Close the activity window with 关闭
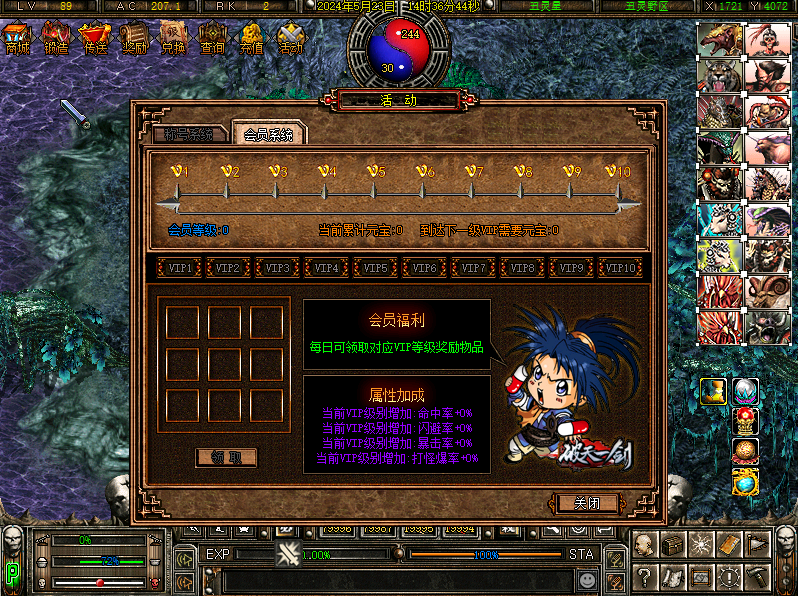Image resolution: width=798 pixels, height=596 pixels. (x=588, y=502)
